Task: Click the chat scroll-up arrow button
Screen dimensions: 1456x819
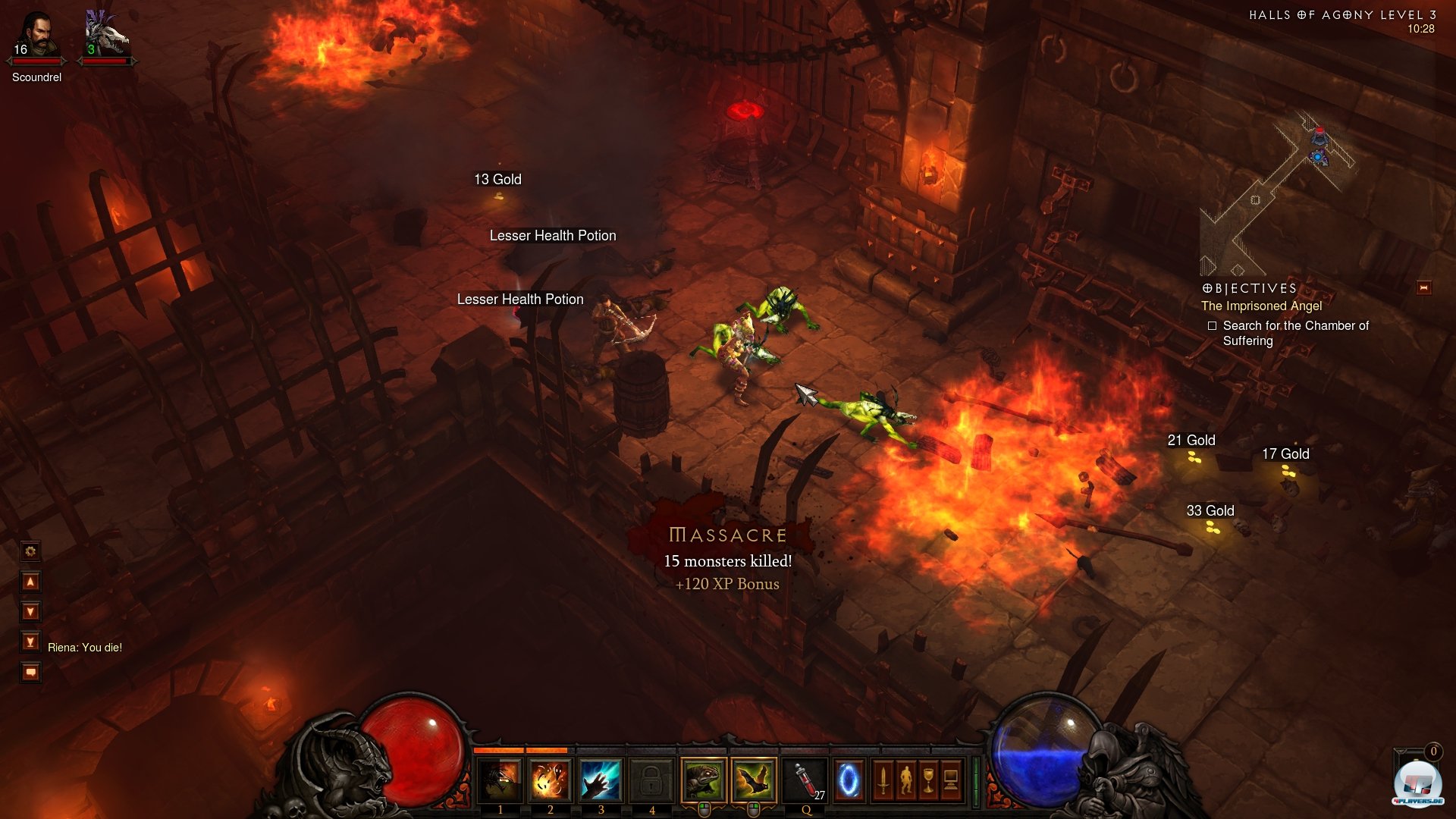Action: tap(30, 582)
